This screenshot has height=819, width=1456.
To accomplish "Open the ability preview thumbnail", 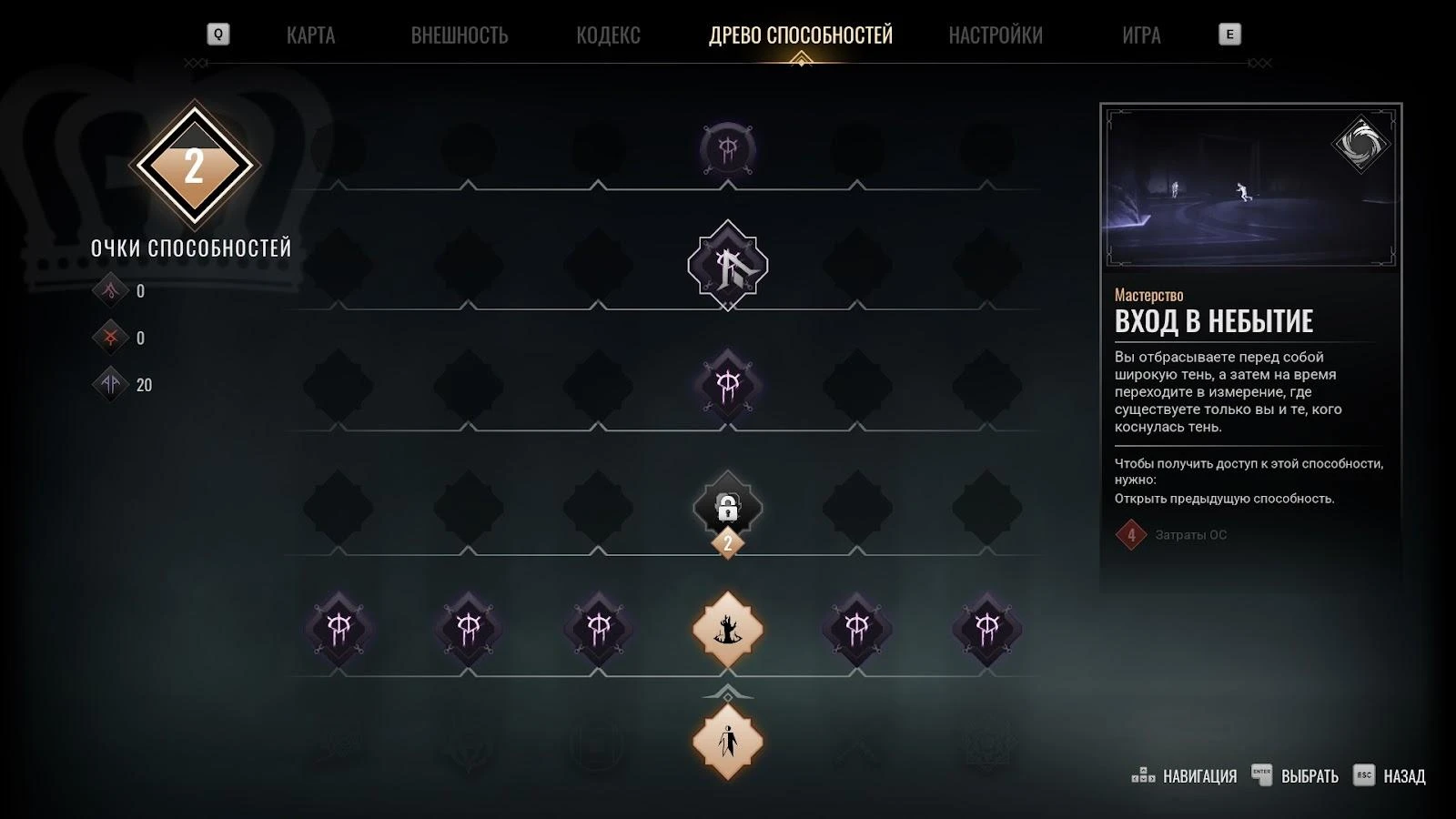I will [x=1250, y=188].
